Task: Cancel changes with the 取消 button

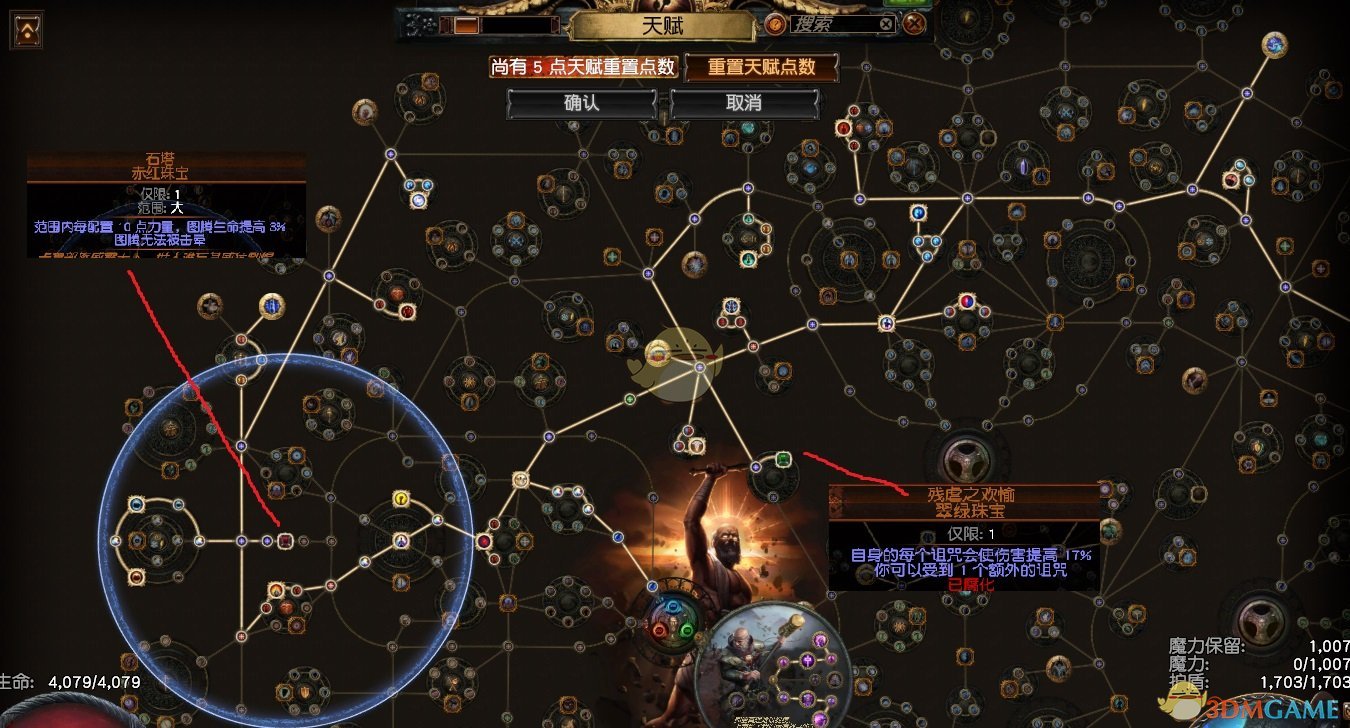Action: 744,103
